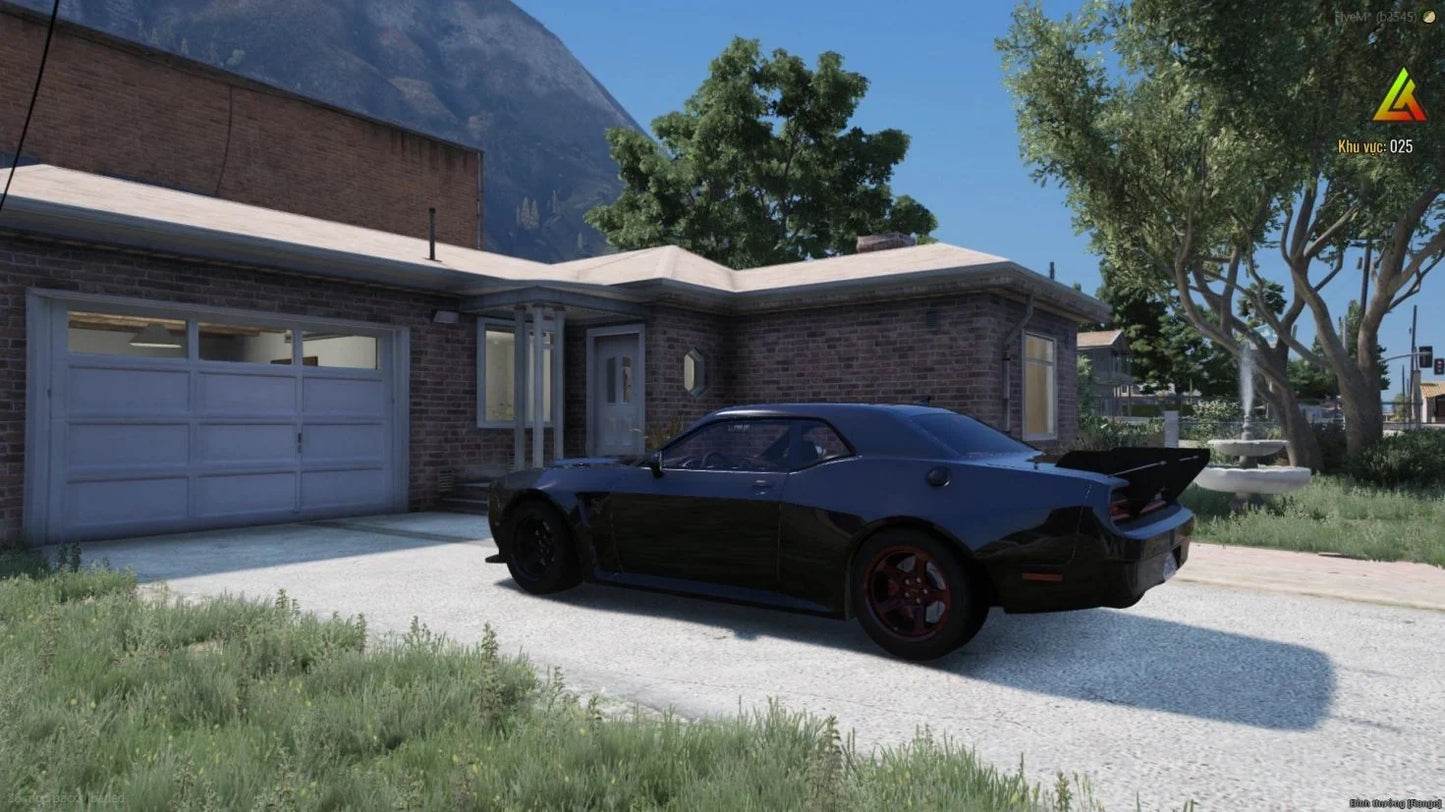This screenshot has height=812, width=1445.
Task: Click the triangular server logo icon
Action: click(x=1399, y=97)
